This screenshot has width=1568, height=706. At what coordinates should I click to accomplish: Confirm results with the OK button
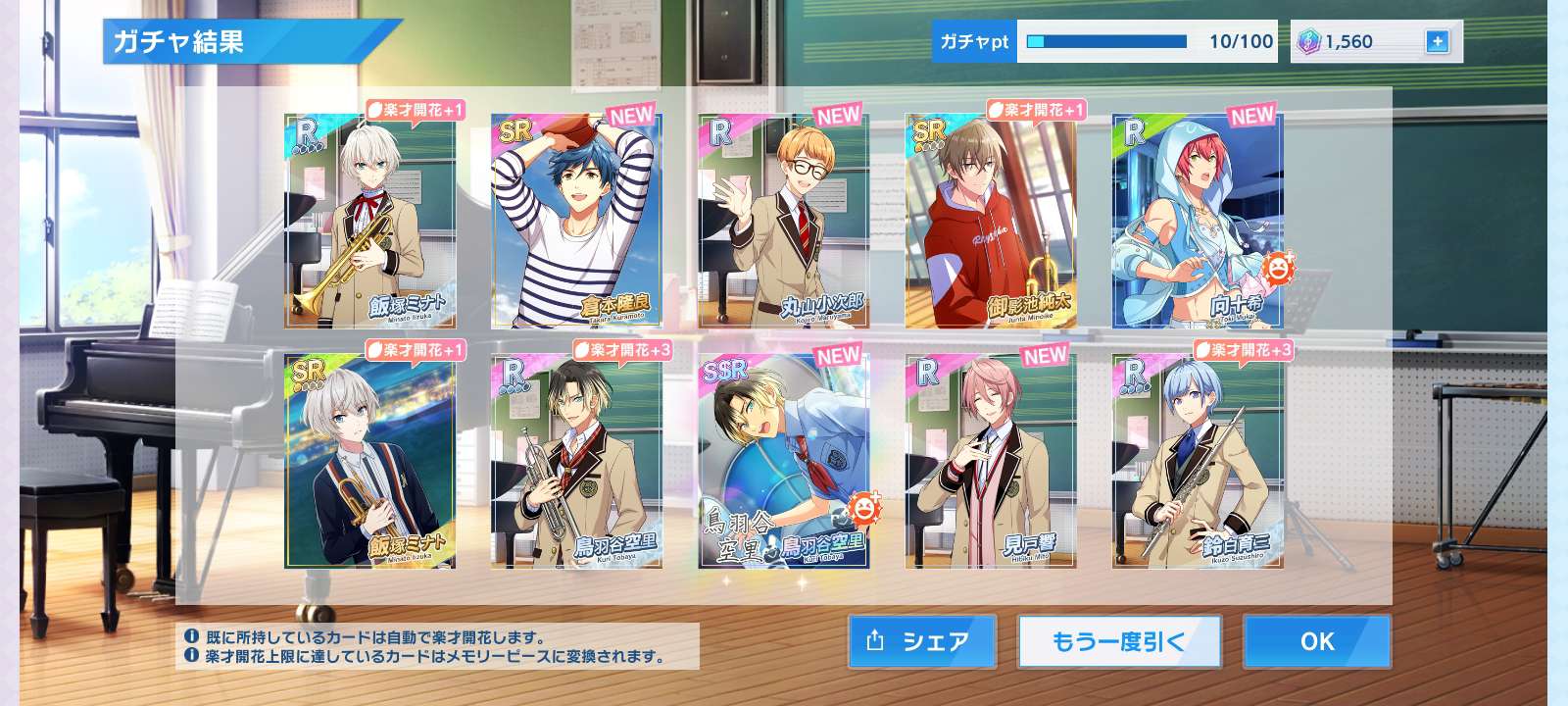[x=1316, y=641]
